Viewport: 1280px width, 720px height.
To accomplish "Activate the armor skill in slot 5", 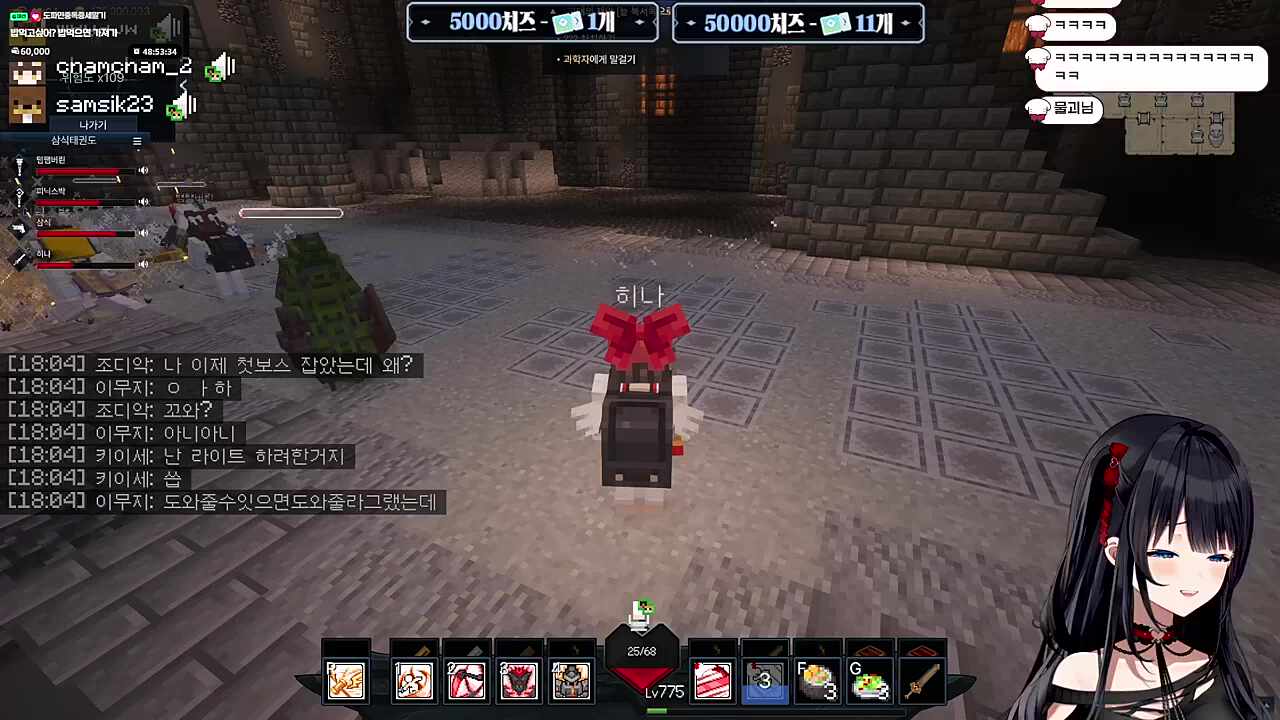I will [571, 680].
